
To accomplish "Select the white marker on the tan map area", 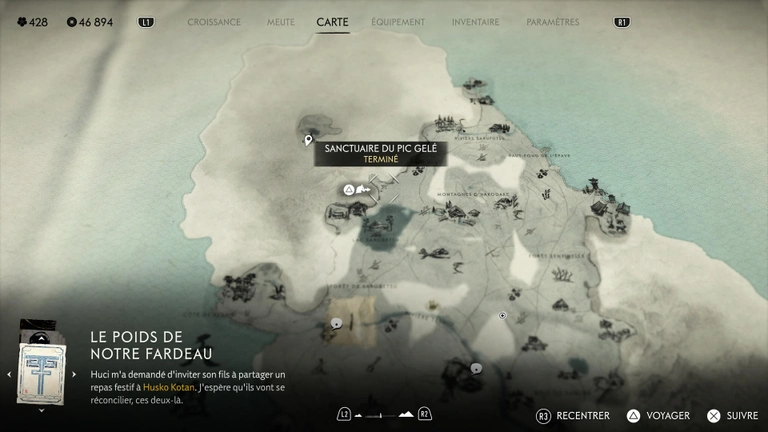I will (x=337, y=322).
